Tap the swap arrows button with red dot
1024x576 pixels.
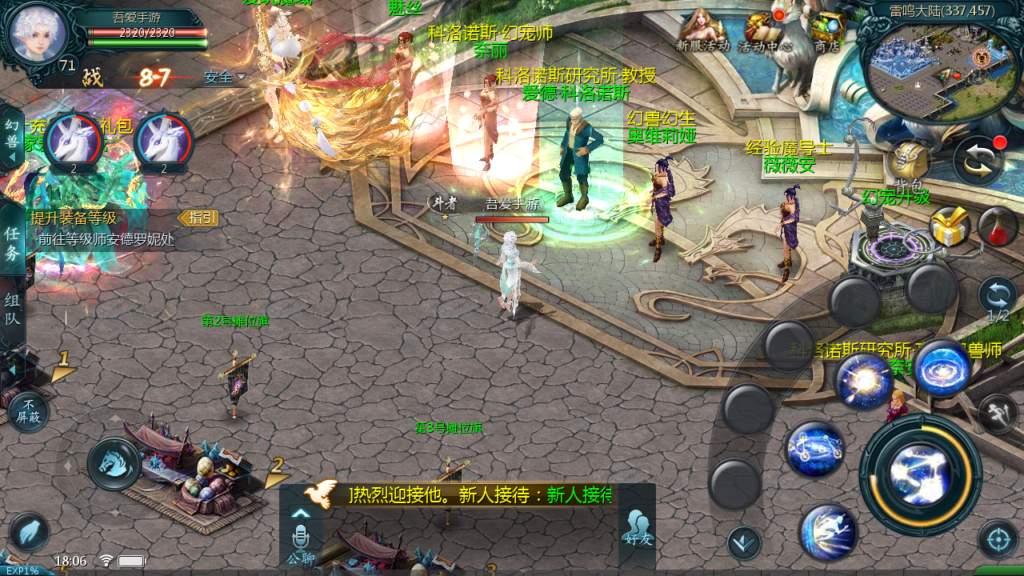tap(978, 160)
